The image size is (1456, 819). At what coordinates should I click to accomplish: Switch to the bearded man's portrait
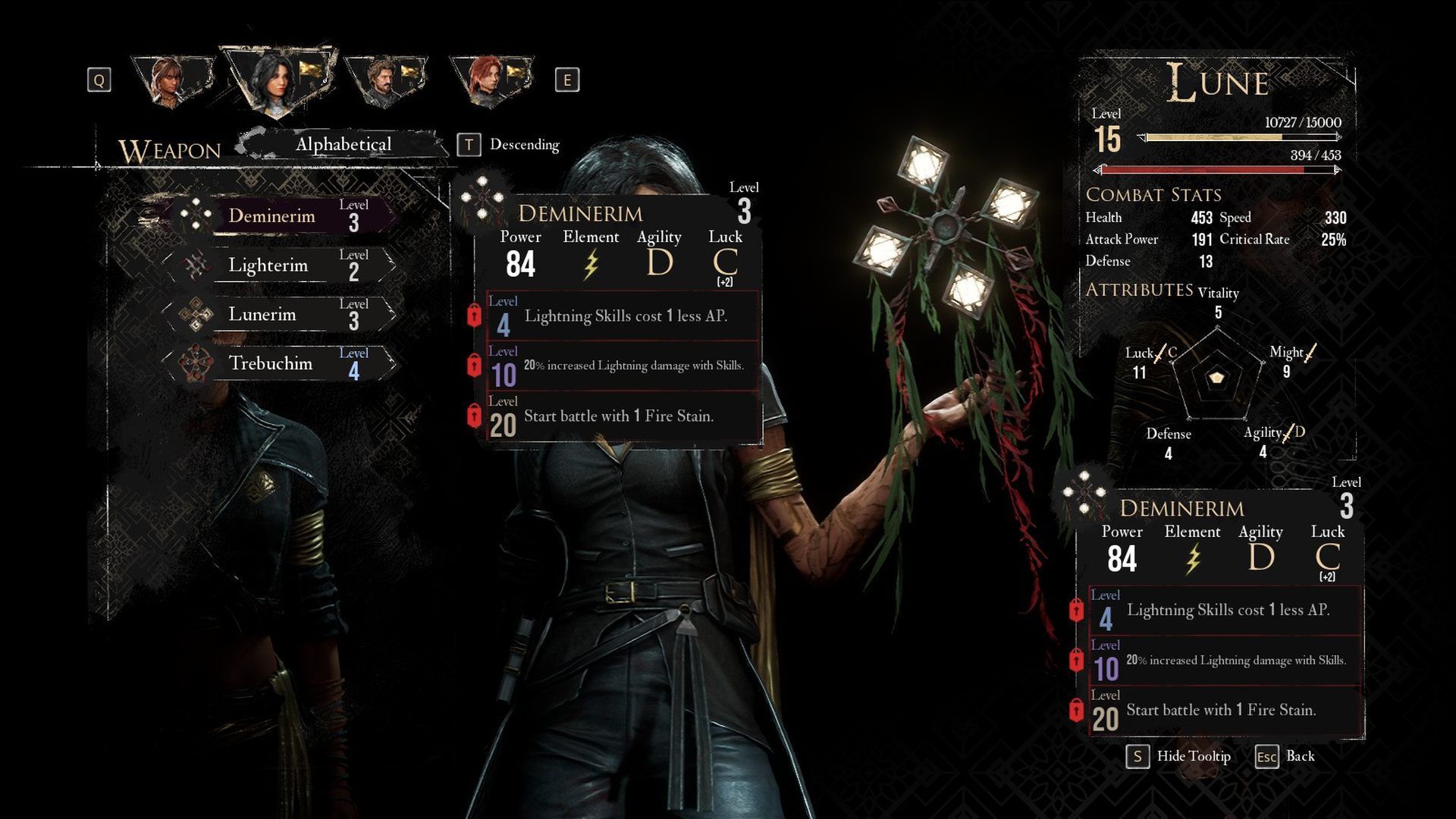(x=385, y=80)
